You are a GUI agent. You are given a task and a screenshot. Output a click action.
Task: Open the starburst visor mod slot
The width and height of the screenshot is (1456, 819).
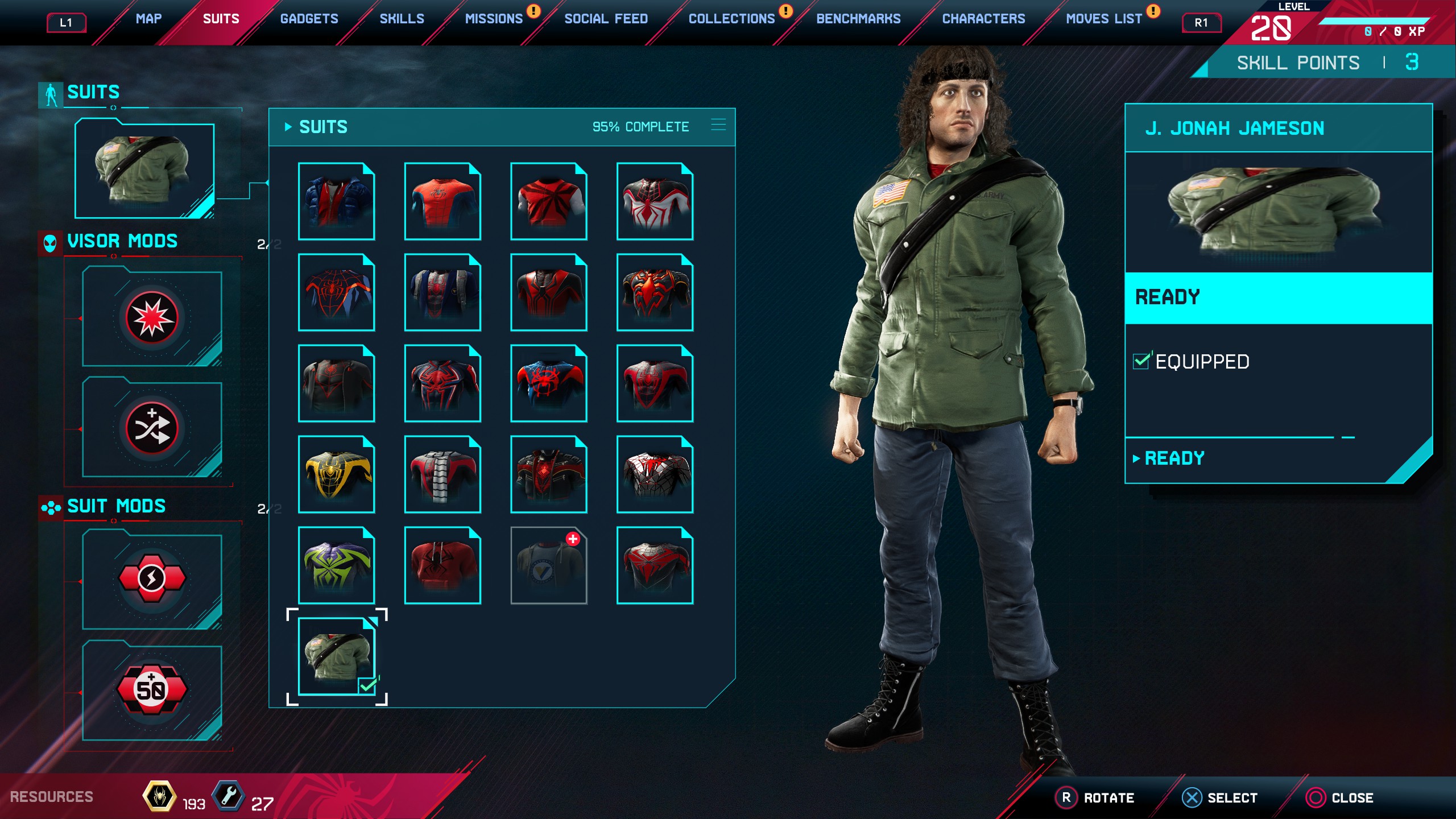[152, 318]
